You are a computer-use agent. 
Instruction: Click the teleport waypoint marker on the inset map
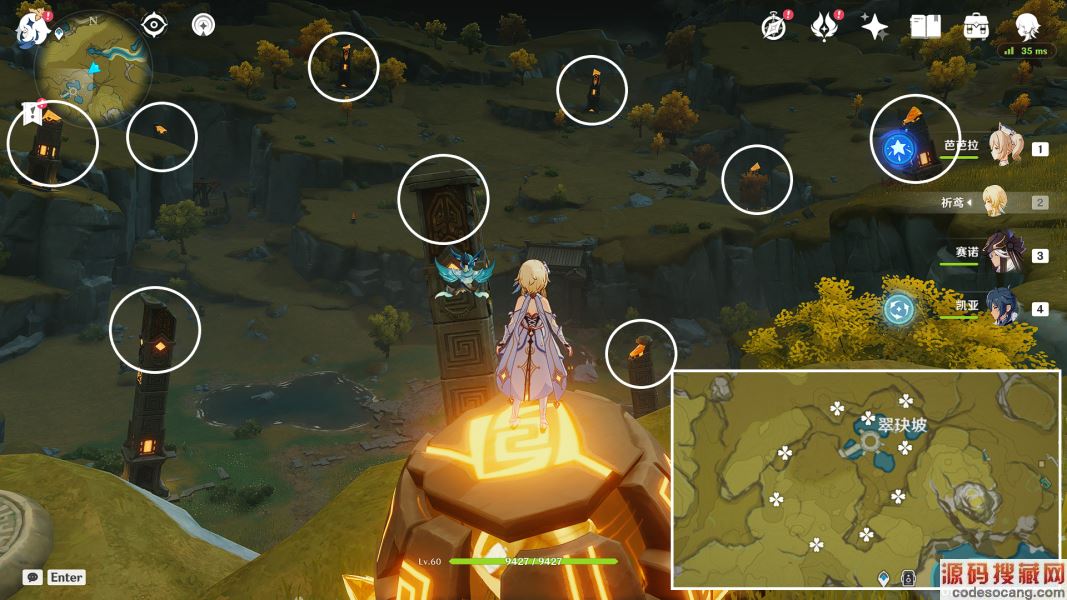click(870, 441)
